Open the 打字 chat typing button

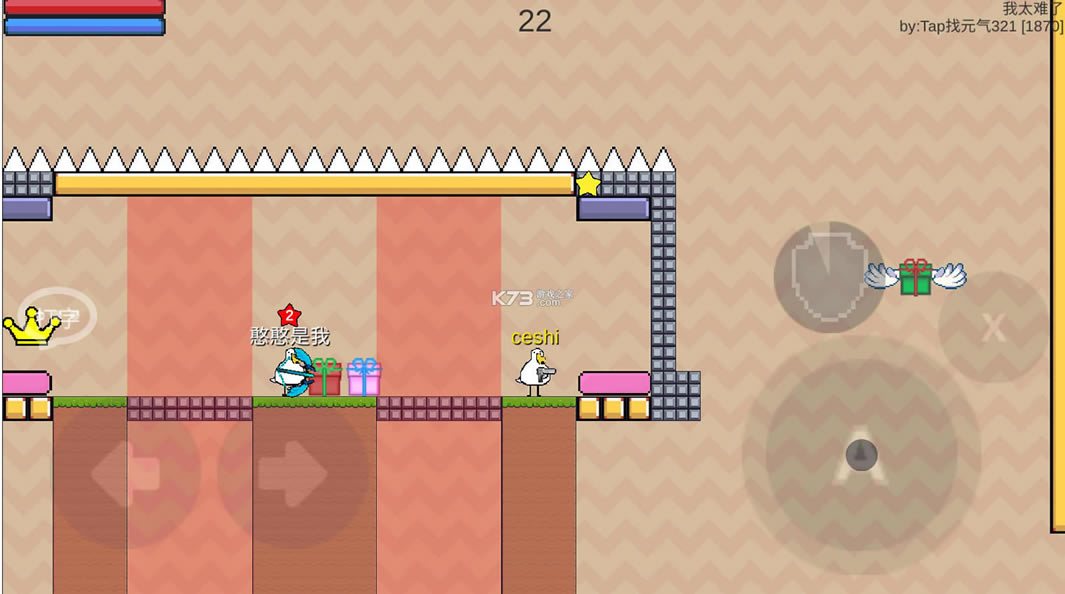click(x=58, y=318)
